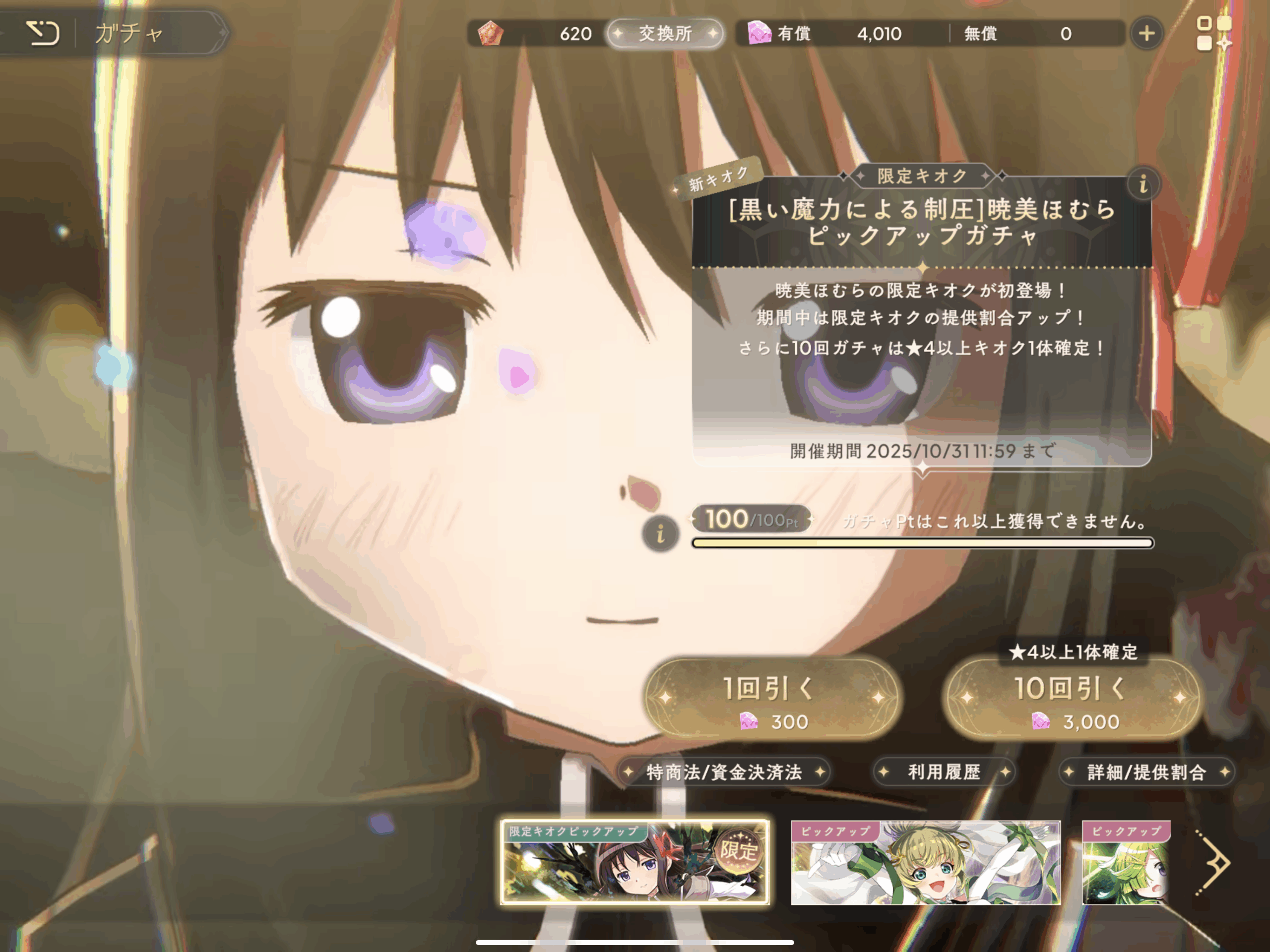This screenshot has width=1270, height=952.
Task: Show info for the 限定キオク banner
Action: click(x=1143, y=185)
